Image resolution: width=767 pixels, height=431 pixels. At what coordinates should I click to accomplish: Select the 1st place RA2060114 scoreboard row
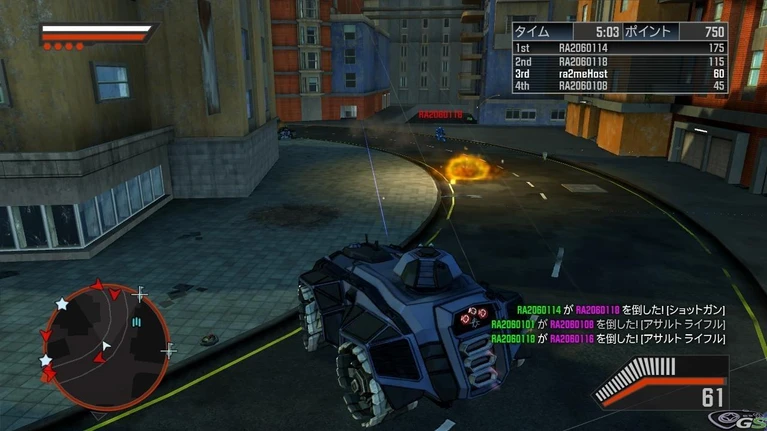618,47
